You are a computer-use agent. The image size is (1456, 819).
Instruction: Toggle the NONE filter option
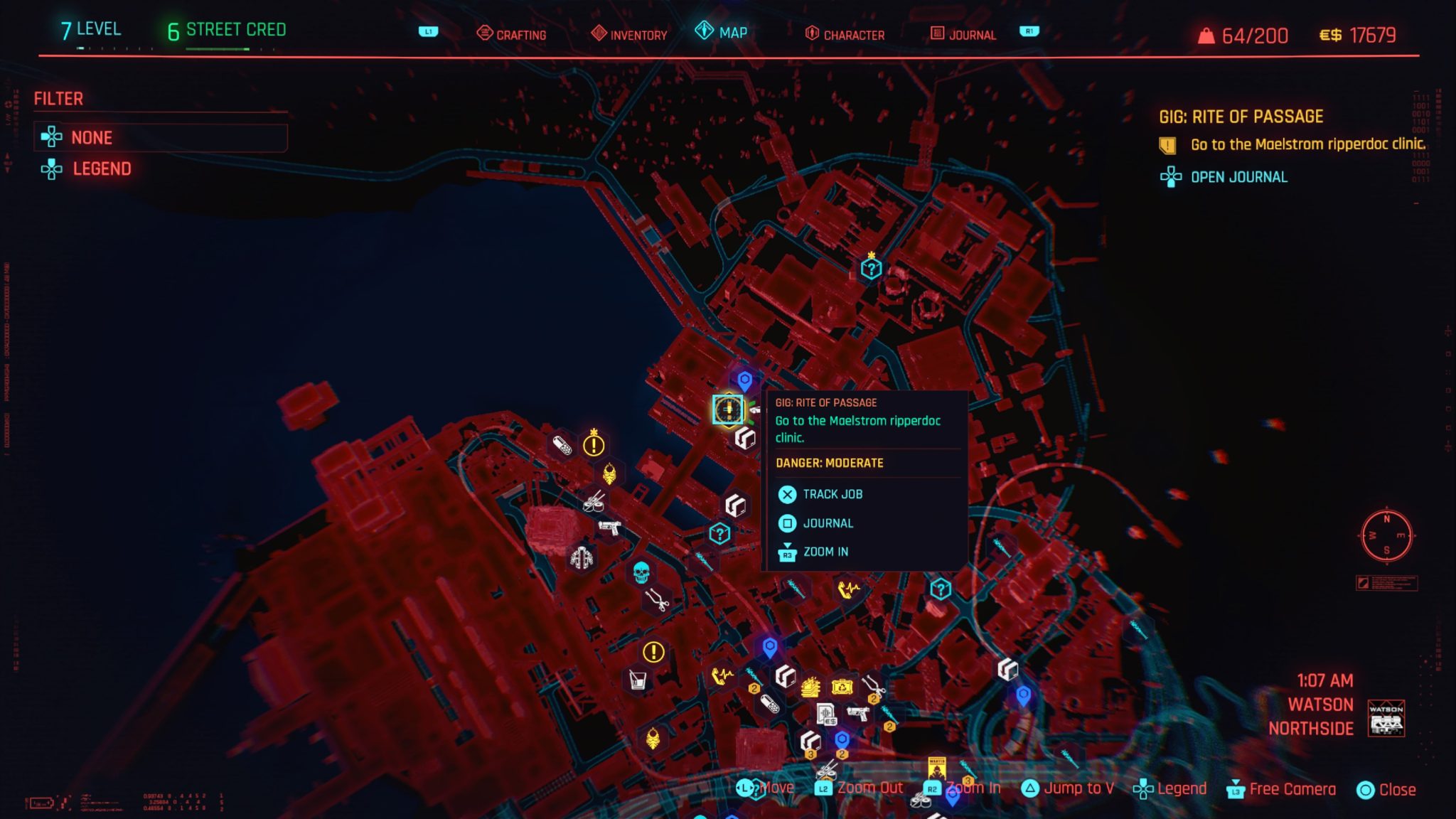[x=90, y=137]
